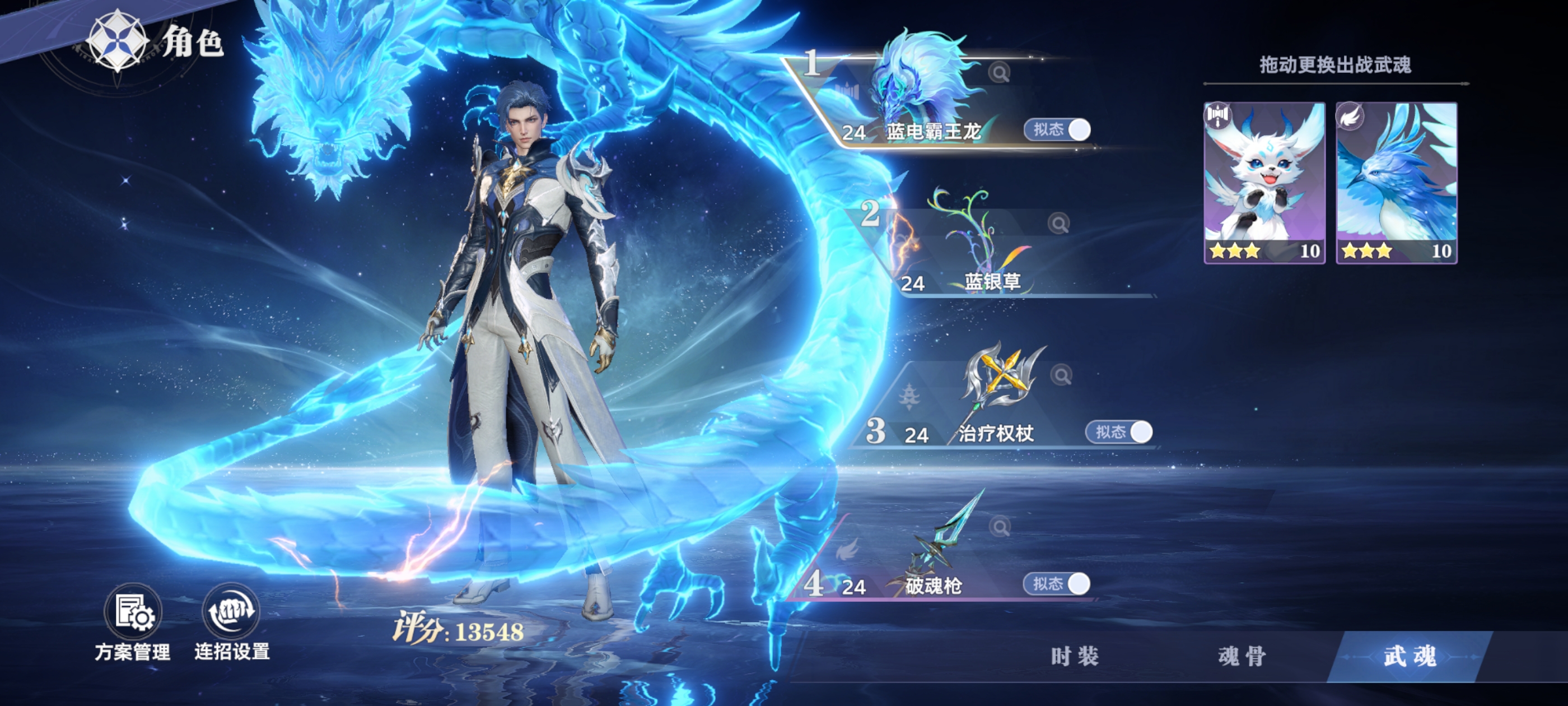Open the 武魂 tab
This screenshot has height=706, width=1568.
(1410, 656)
